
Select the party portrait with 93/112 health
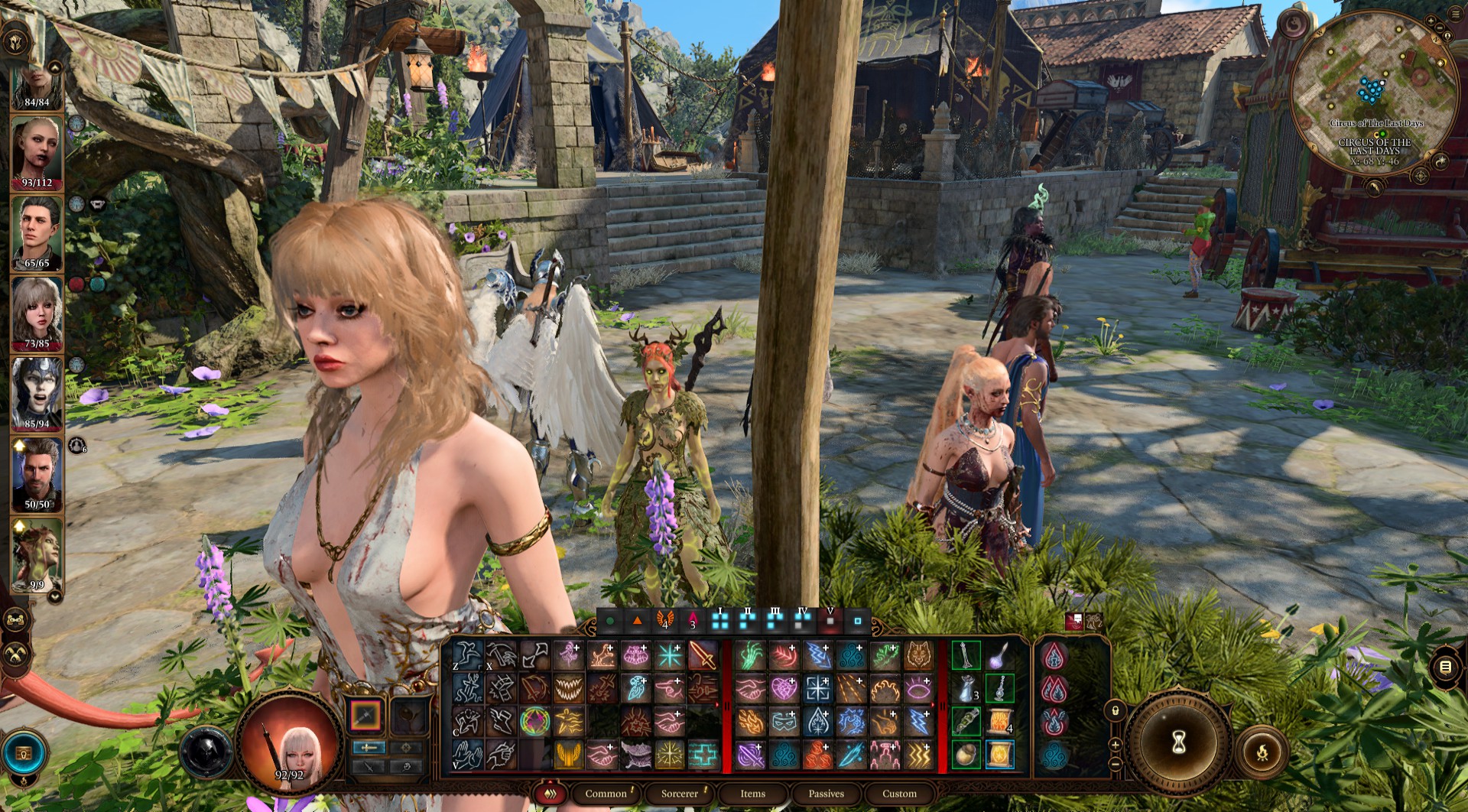pos(37,151)
